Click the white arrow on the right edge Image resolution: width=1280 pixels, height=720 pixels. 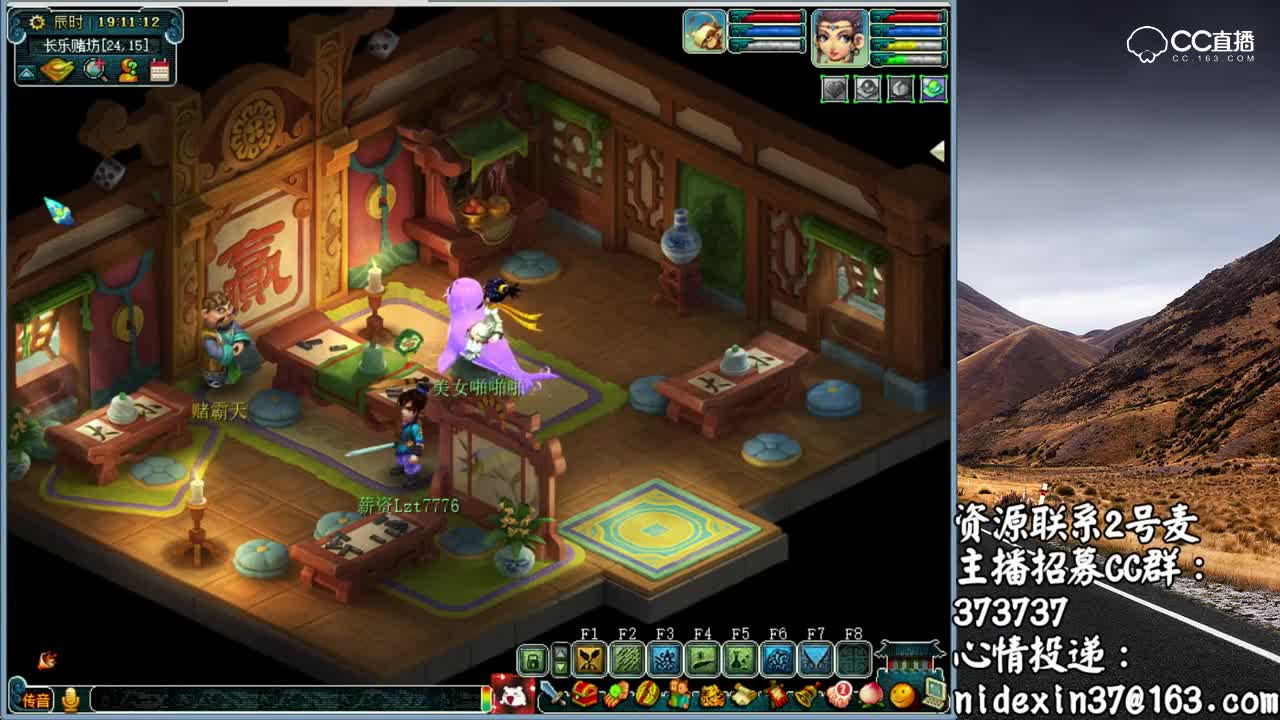(x=938, y=149)
